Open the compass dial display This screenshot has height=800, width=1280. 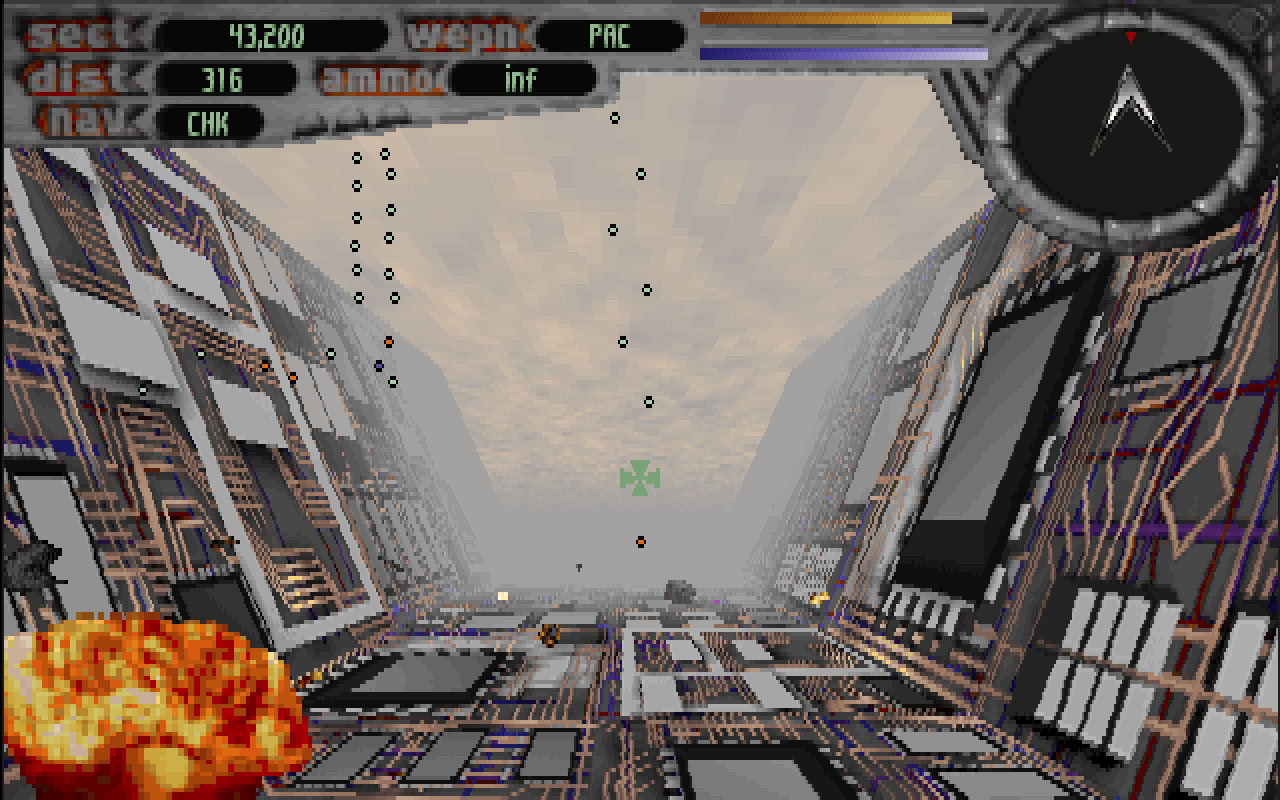pyautogui.click(x=1127, y=120)
